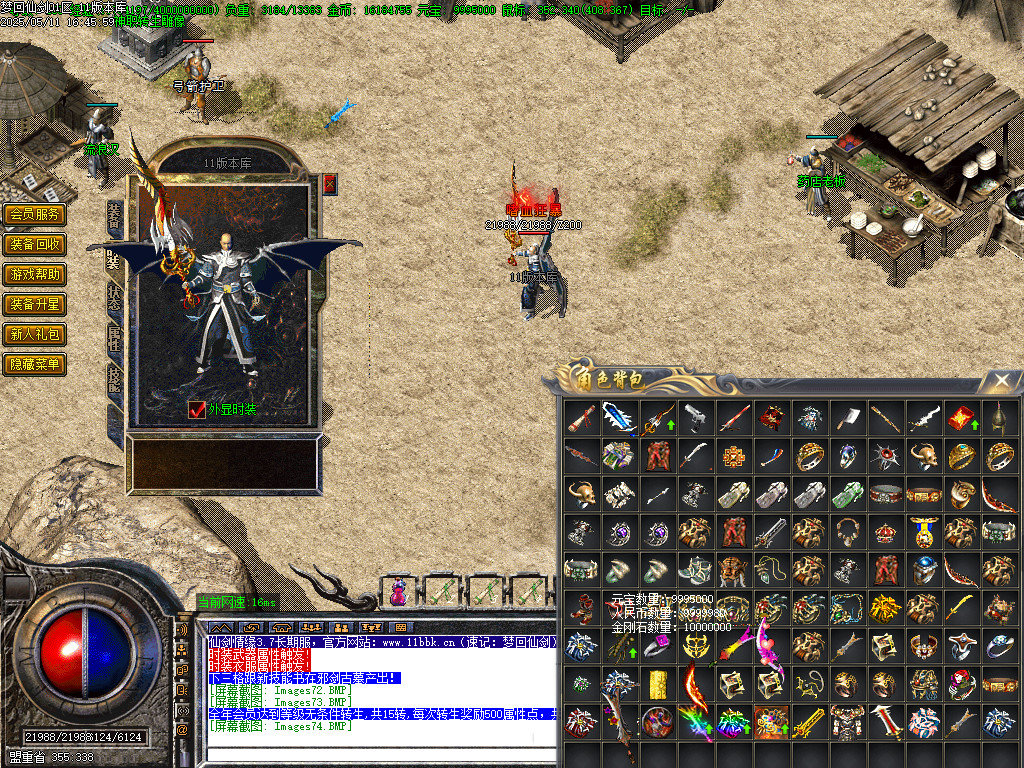Choose the gold bar item in the bag
This screenshot has width=1024, height=768.
pyautogui.click(x=657, y=684)
